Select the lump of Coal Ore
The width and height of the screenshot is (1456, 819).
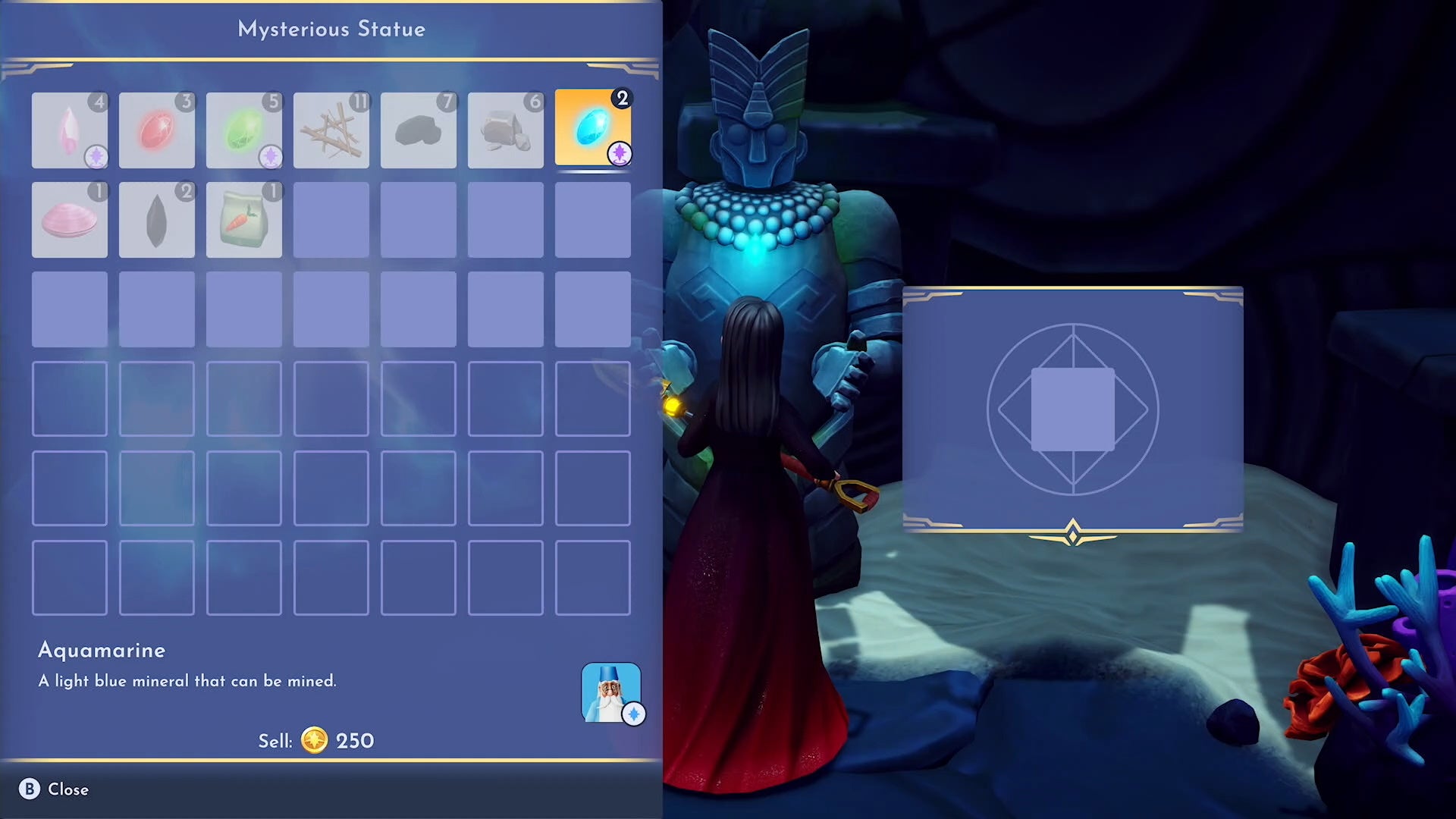[x=419, y=129]
